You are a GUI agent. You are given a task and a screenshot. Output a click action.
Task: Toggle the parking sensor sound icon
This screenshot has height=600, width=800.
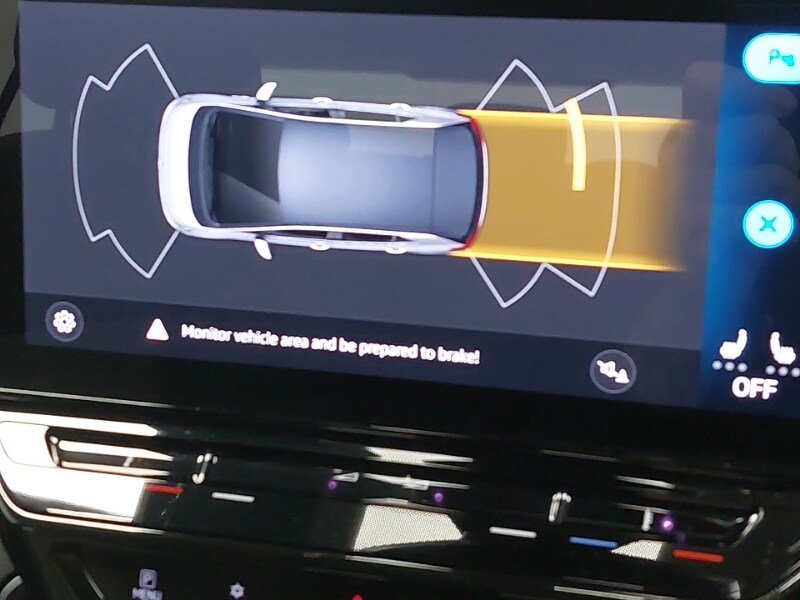pyautogui.click(x=610, y=370)
